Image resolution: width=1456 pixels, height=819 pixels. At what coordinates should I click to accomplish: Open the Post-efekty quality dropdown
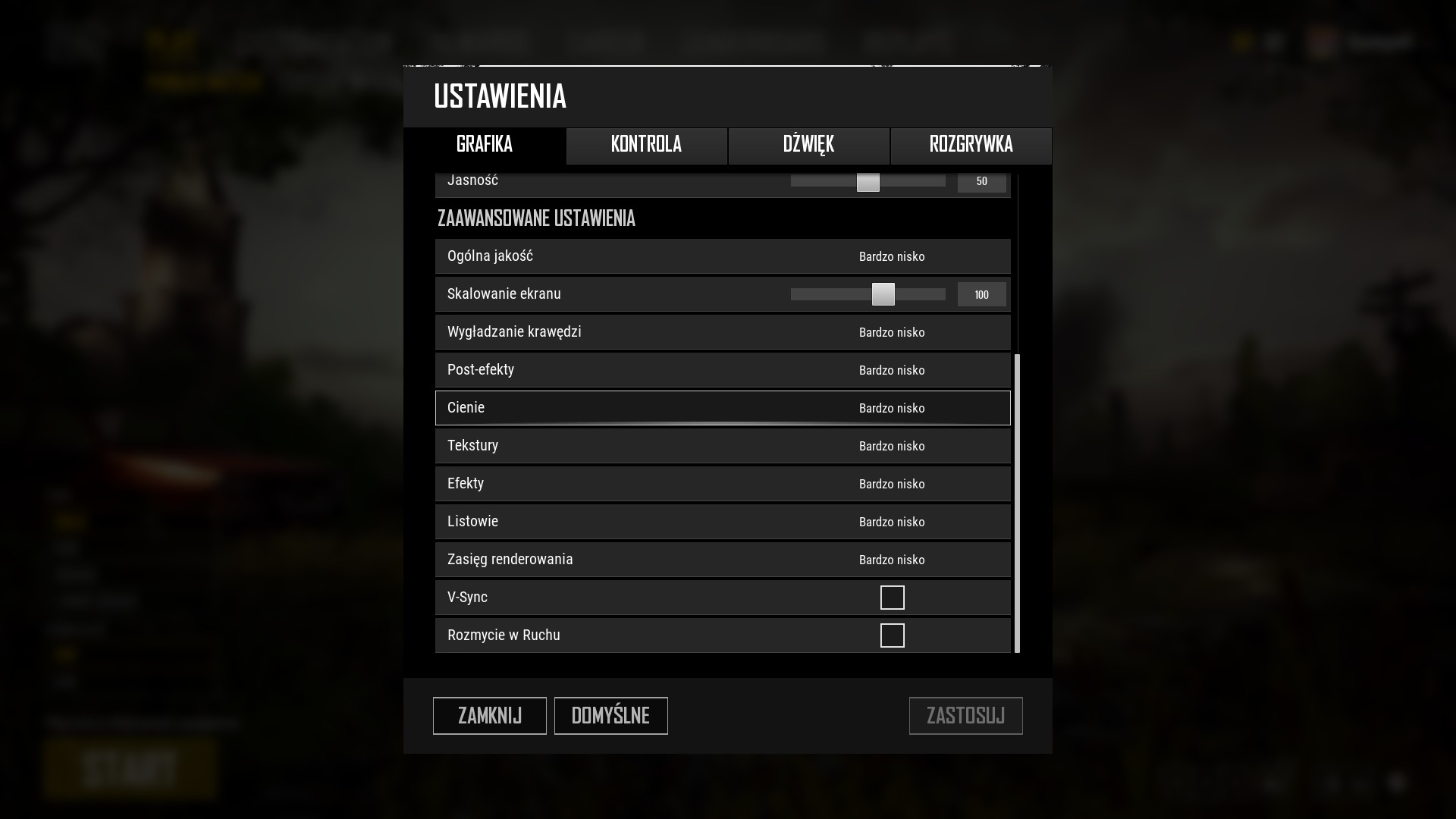coord(892,370)
